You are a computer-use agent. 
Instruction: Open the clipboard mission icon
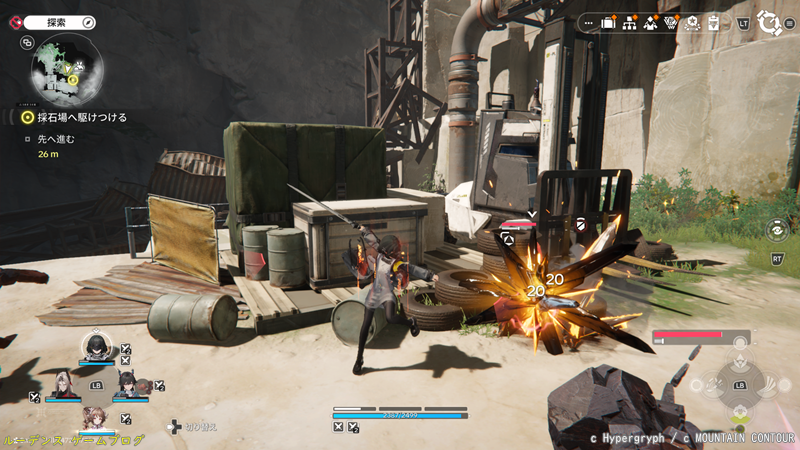click(x=713, y=22)
